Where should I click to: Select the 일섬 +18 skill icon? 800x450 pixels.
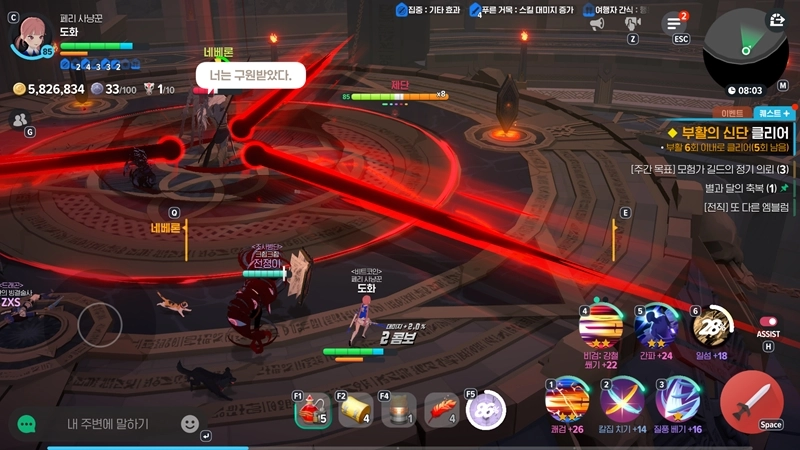711,324
